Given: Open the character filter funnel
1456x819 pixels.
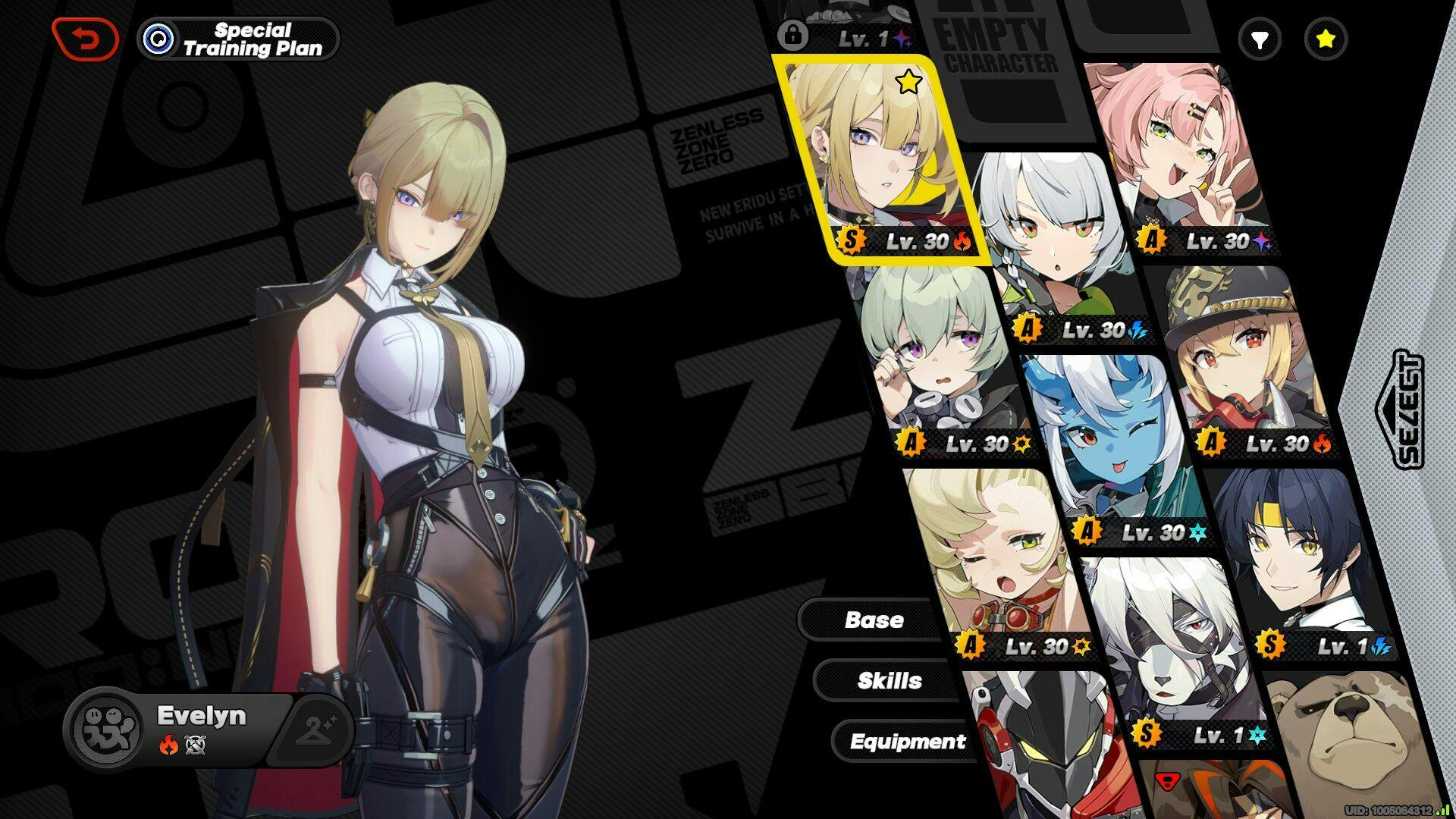Looking at the screenshot, I should [1260, 39].
